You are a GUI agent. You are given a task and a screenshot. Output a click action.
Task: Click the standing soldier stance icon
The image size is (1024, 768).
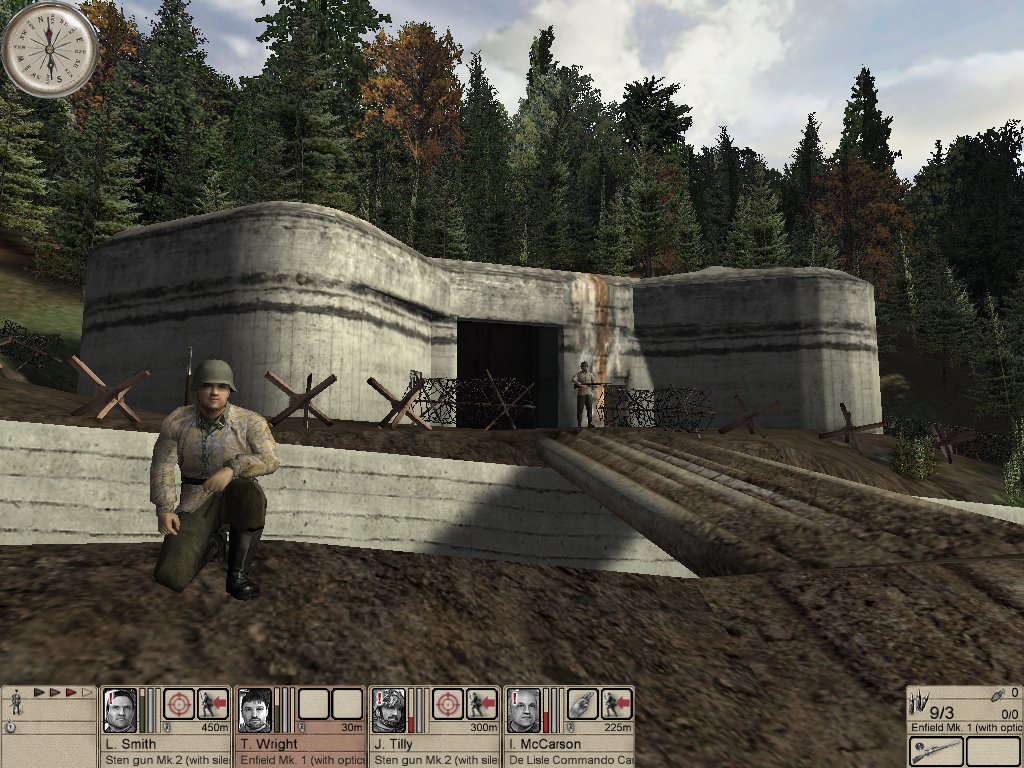17,703
